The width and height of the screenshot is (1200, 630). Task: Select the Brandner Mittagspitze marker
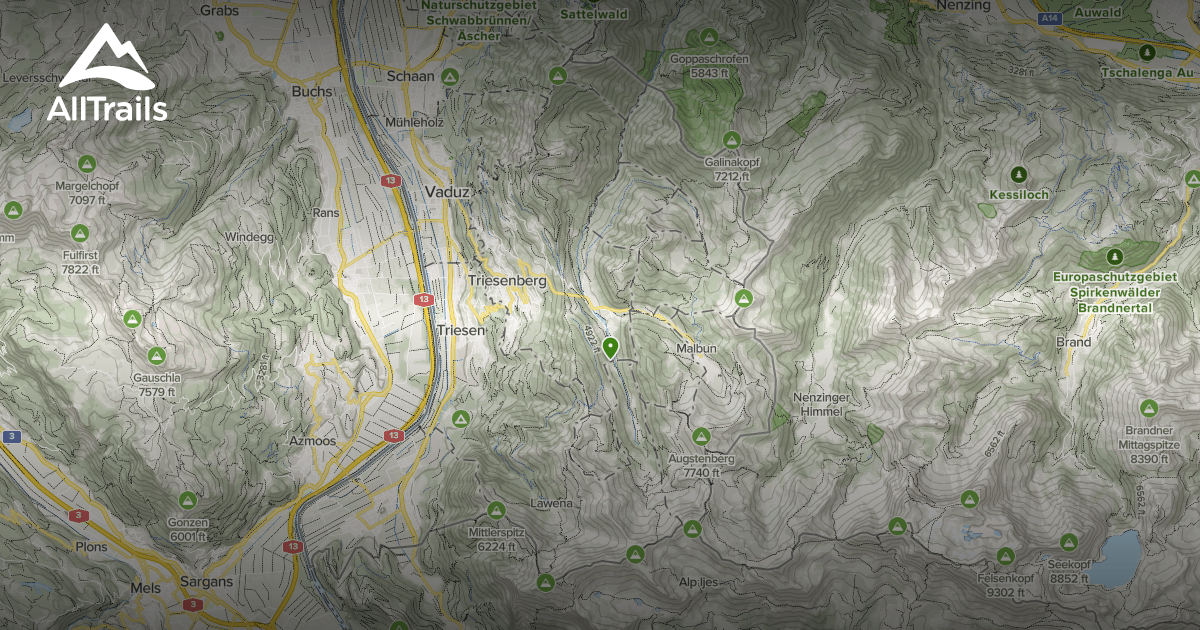(1149, 408)
